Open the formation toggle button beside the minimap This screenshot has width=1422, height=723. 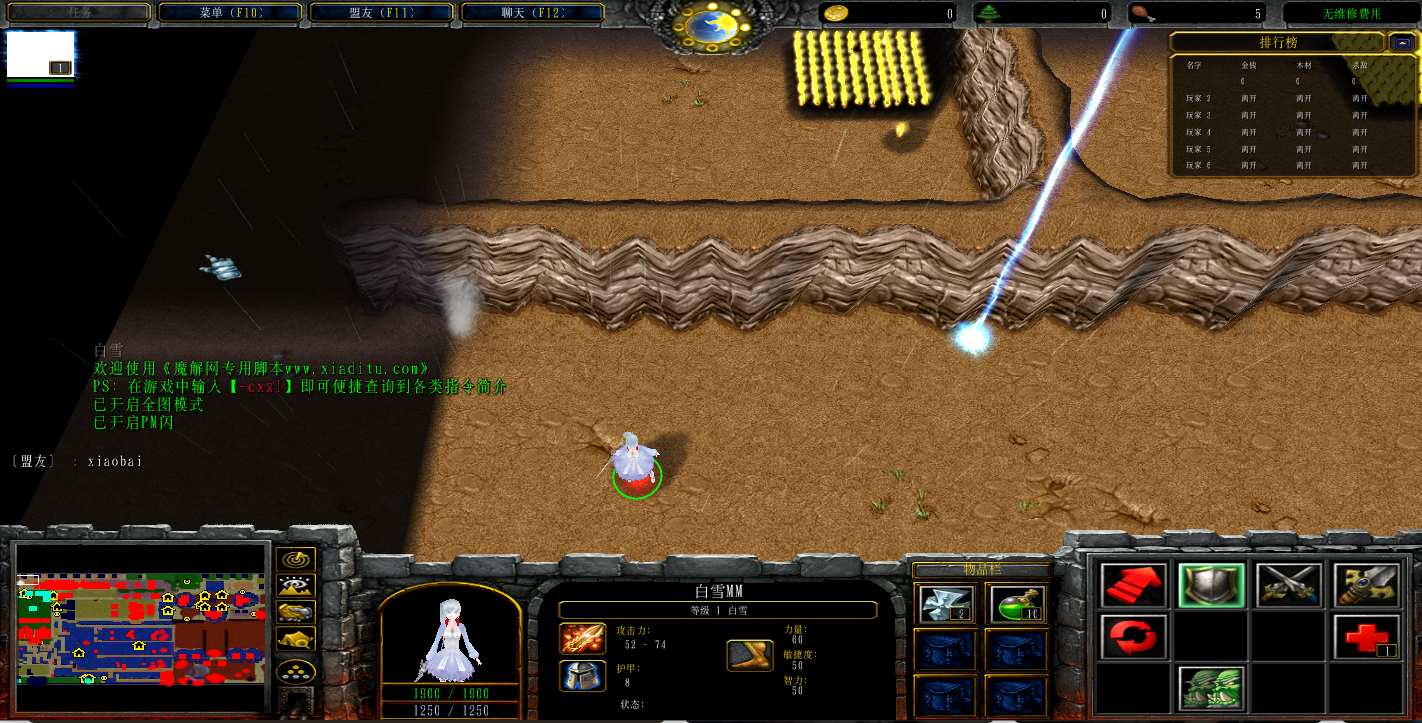(296, 671)
